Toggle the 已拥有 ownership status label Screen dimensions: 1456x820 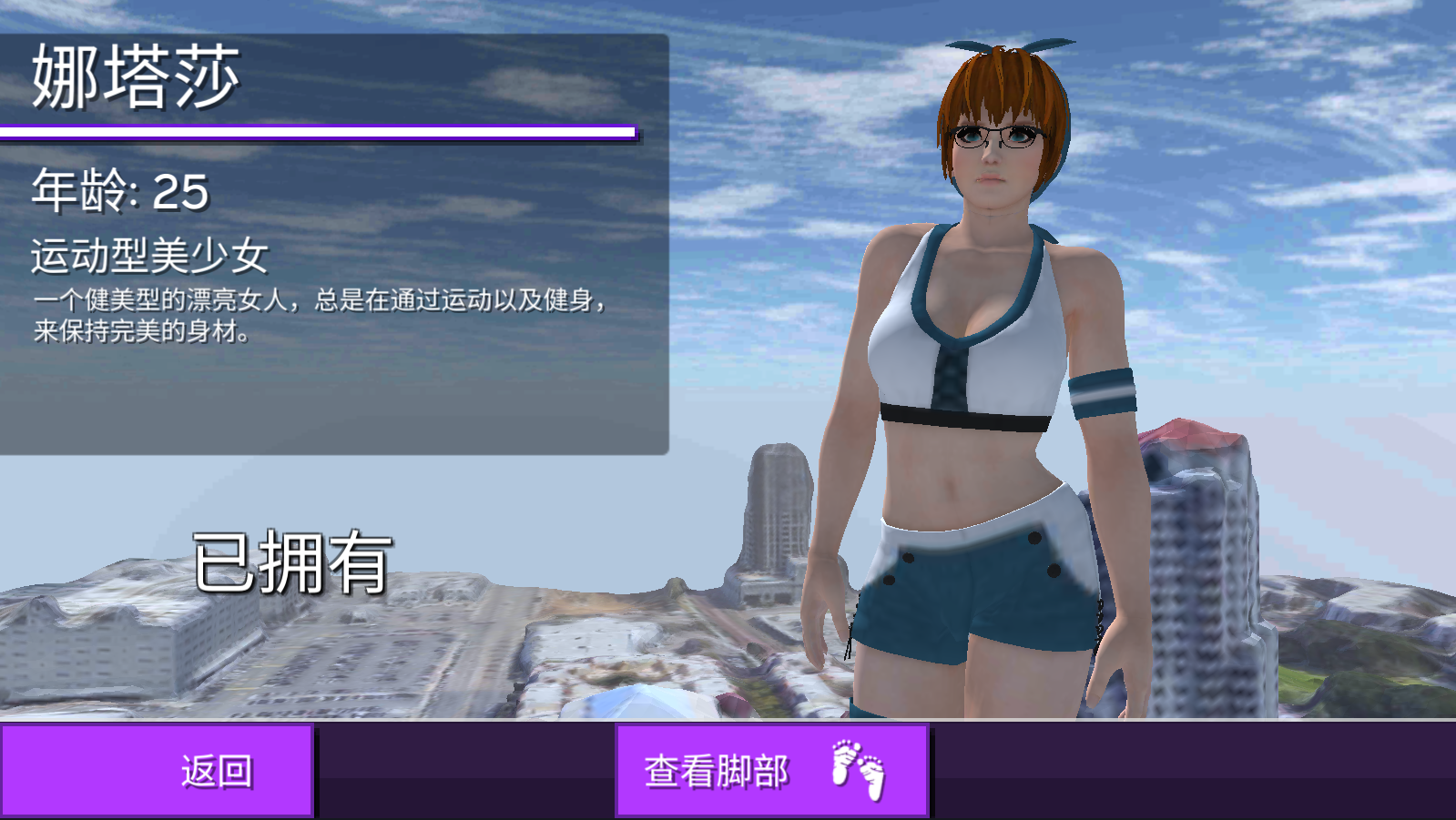click(291, 560)
